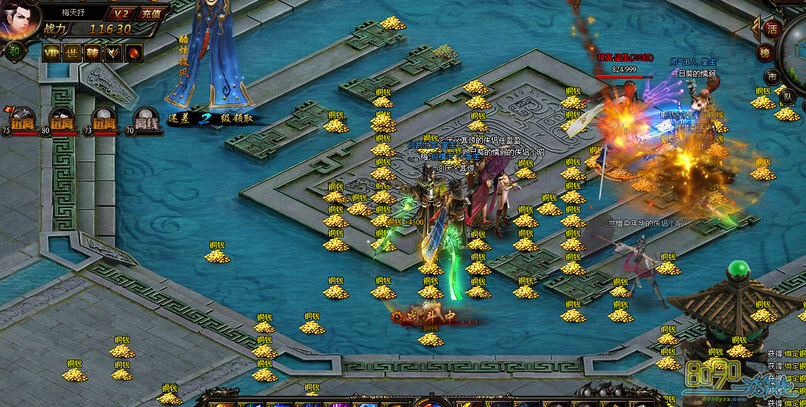The width and height of the screenshot is (806, 407).
Task: Click the crossed wings icon
Action: (114, 52)
